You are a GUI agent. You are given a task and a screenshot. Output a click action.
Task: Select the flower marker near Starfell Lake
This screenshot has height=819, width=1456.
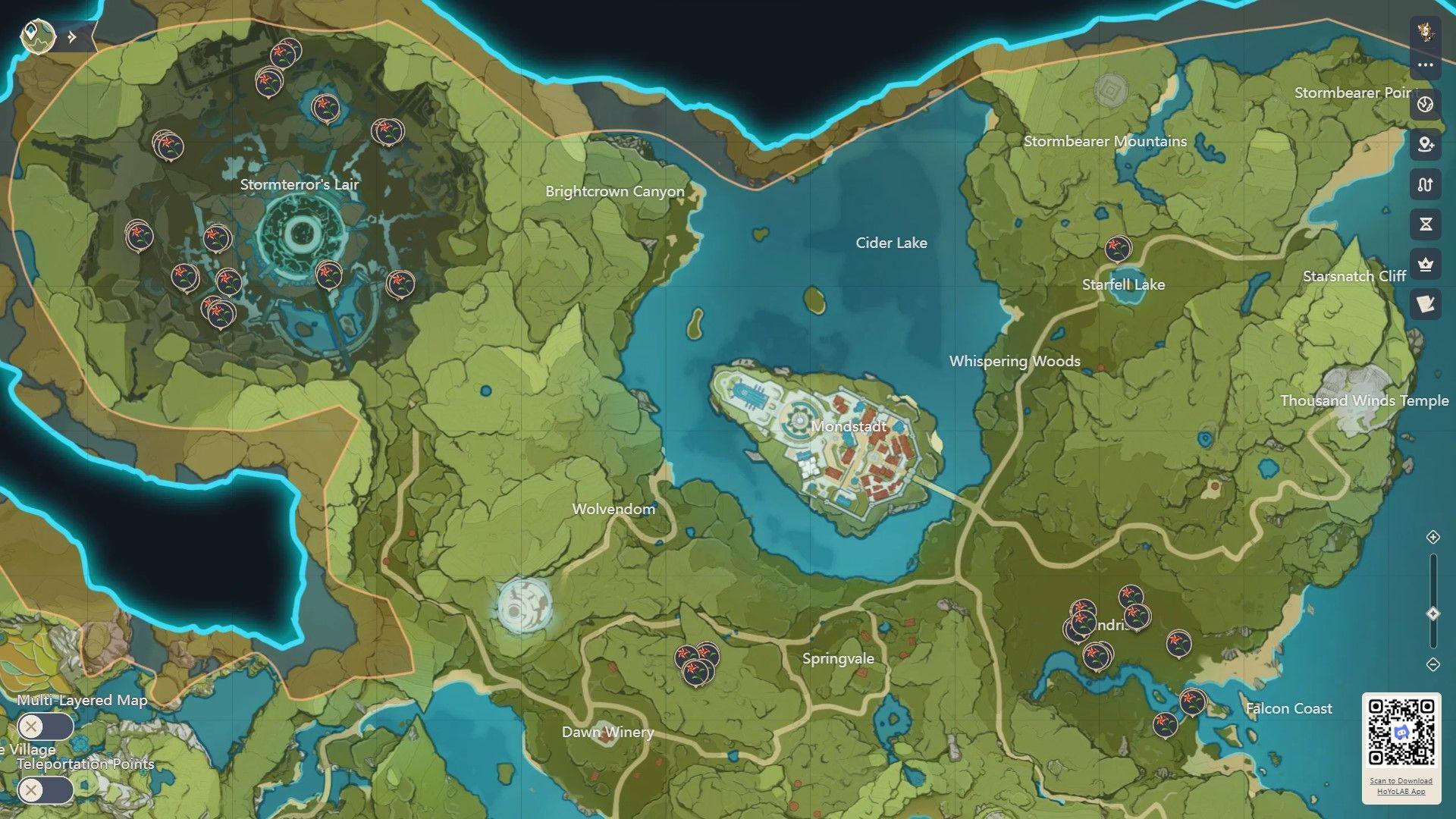[1117, 248]
